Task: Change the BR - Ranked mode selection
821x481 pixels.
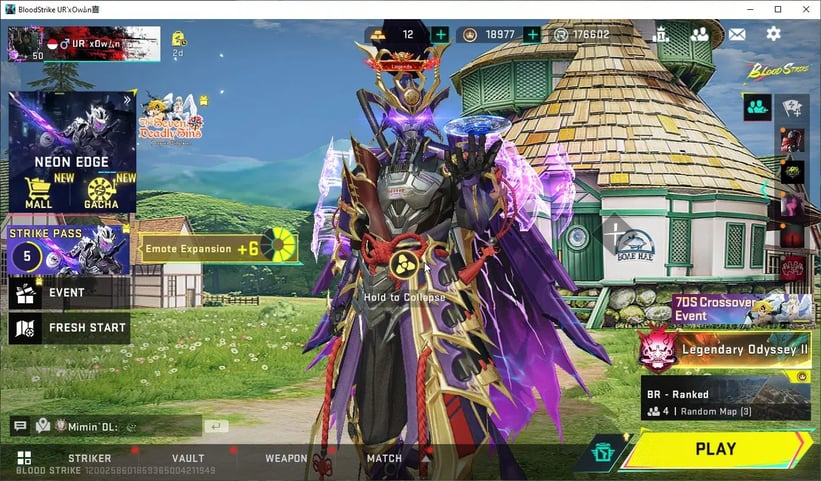Action: point(726,399)
